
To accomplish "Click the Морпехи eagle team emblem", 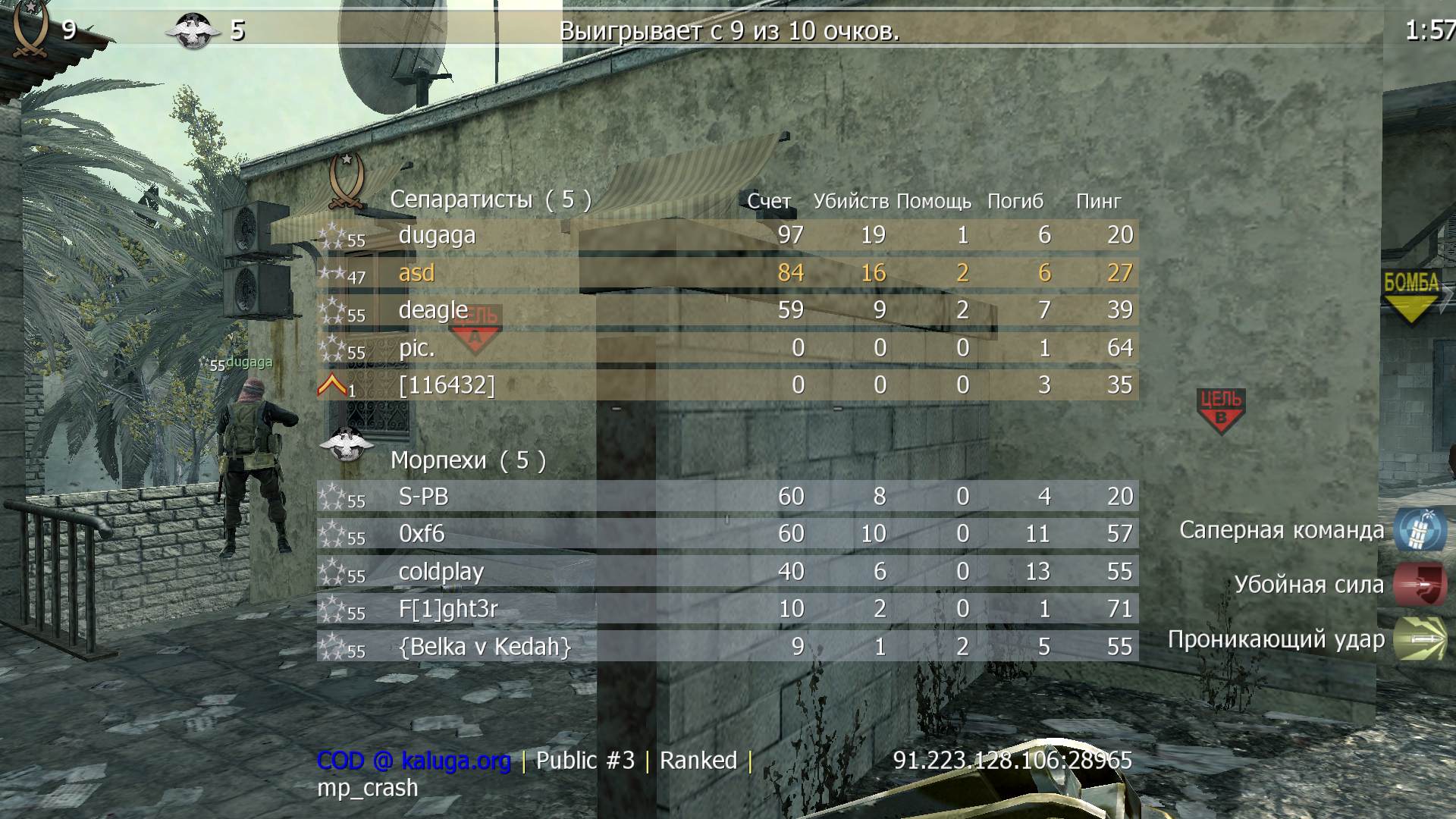I will [x=346, y=444].
